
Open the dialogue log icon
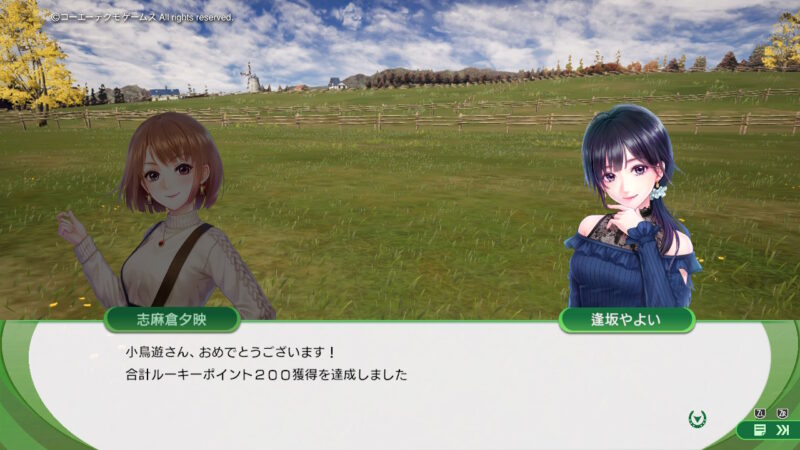pyautogui.click(x=760, y=430)
